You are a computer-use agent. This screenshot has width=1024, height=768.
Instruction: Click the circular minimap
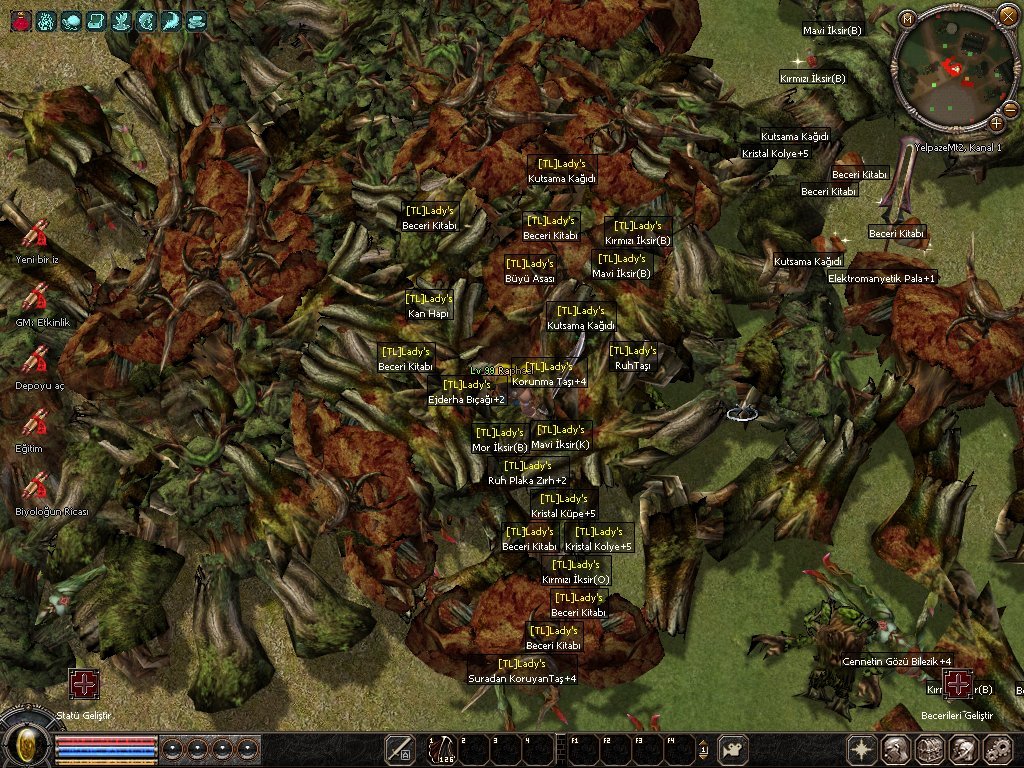[x=952, y=70]
